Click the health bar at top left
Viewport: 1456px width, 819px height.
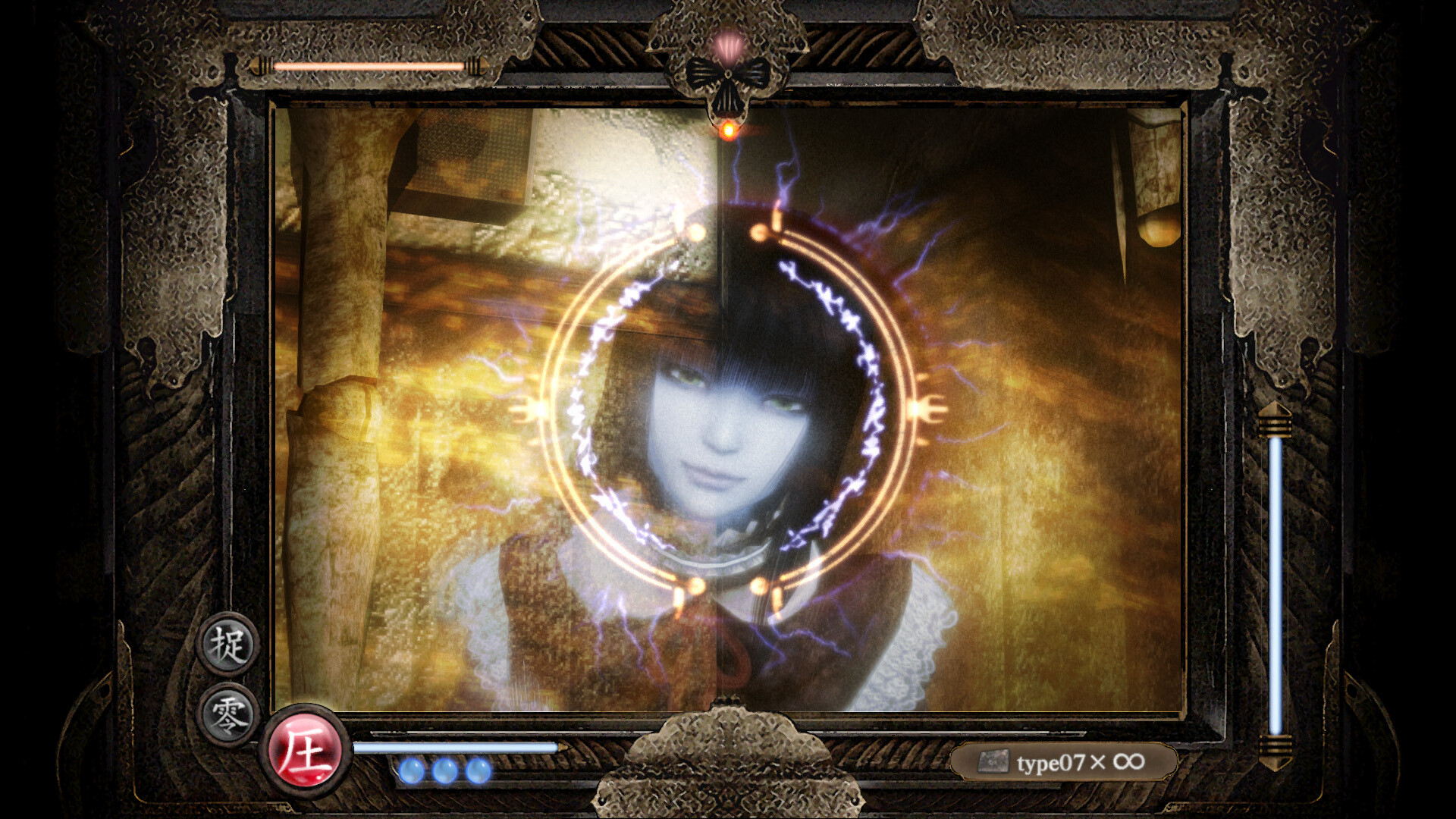click(x=369, y=66)
